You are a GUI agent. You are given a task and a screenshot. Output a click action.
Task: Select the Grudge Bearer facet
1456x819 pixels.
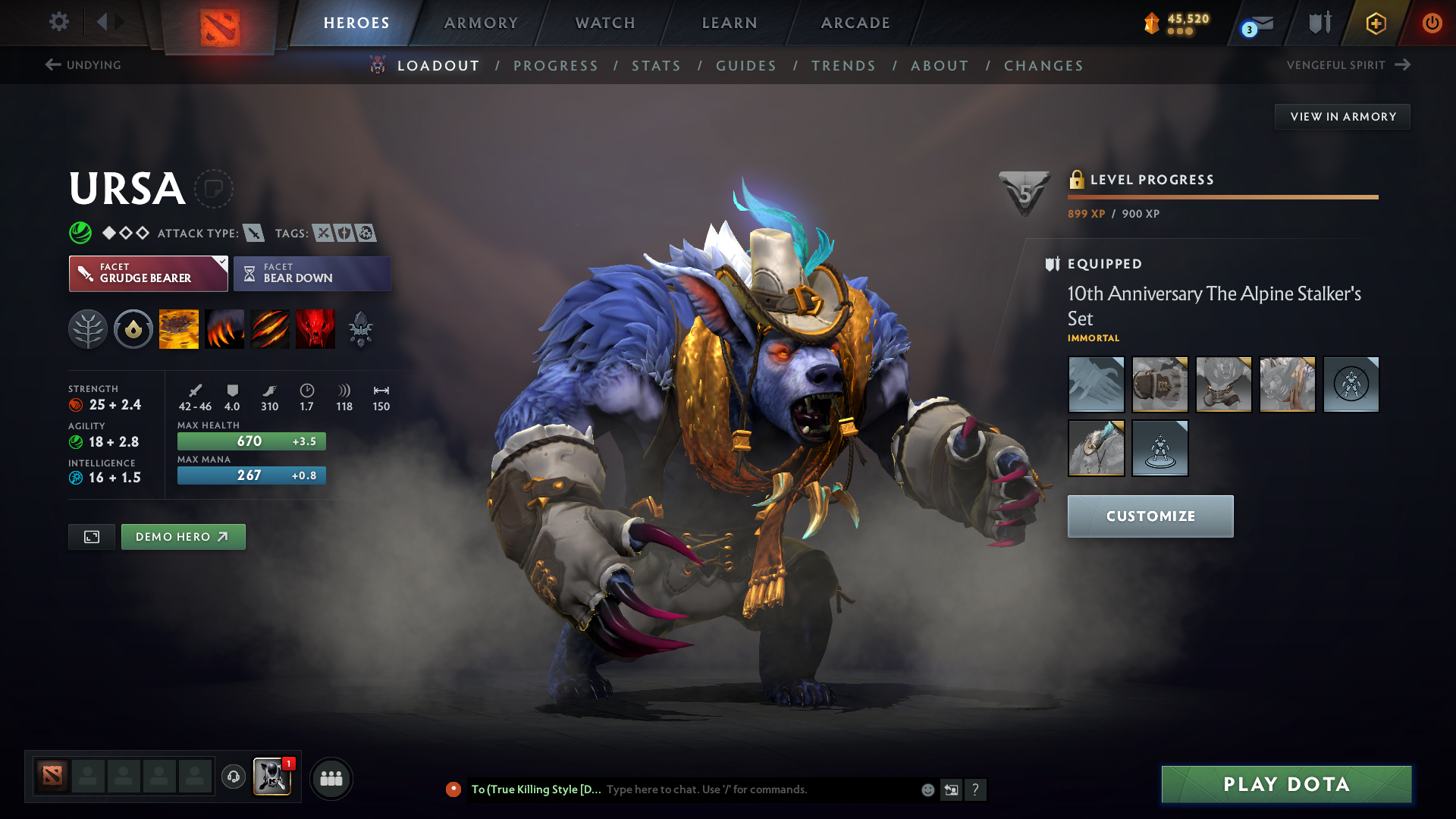tap(148, 273)
